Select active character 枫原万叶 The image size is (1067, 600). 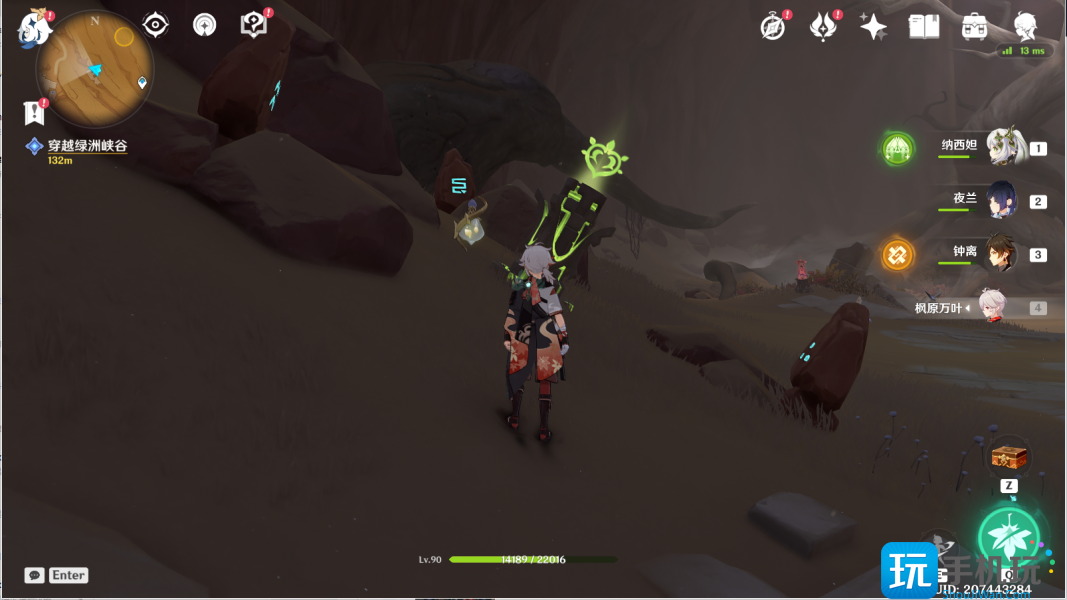pos(990,308)
